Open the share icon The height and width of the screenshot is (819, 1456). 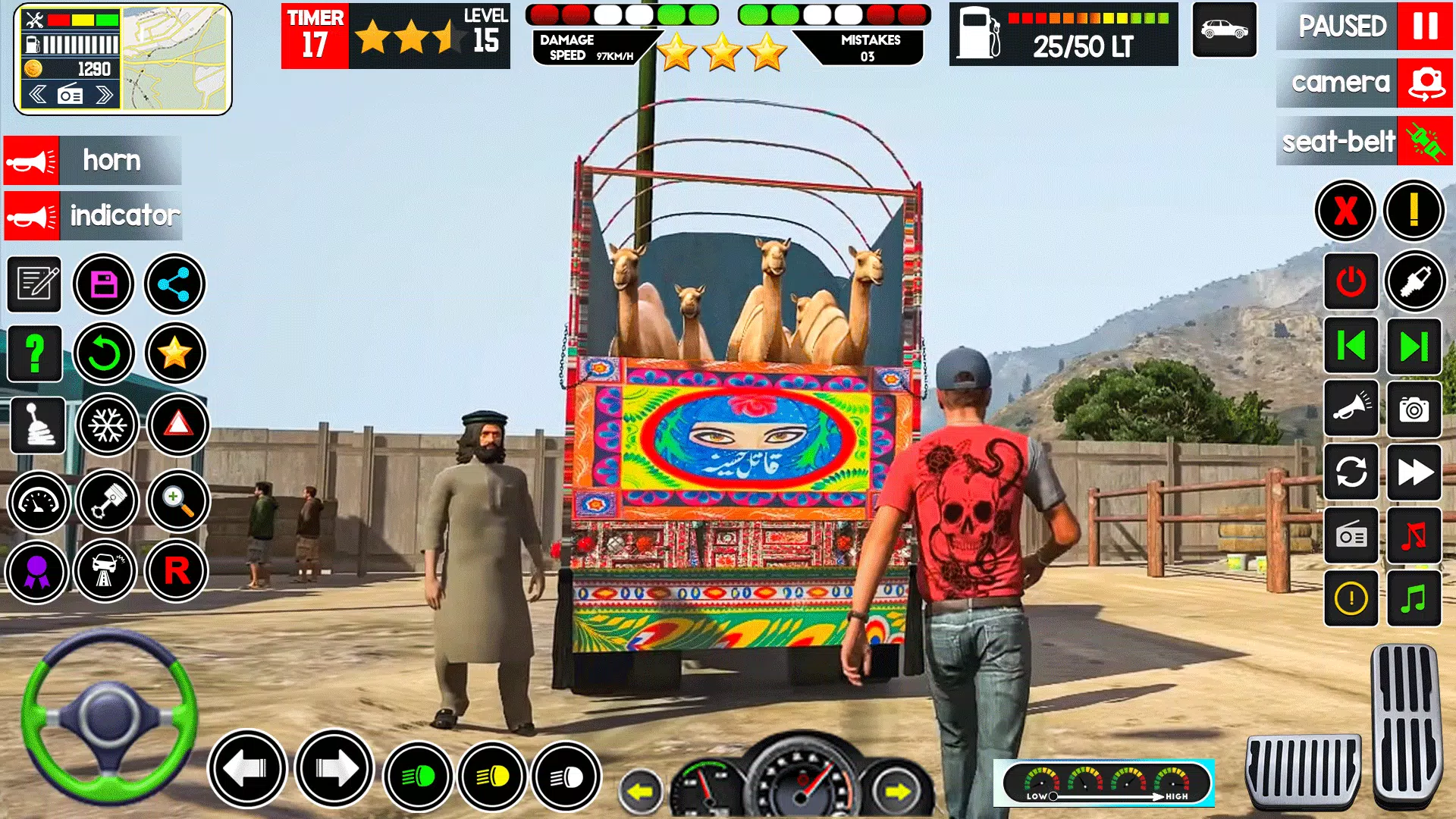pyautogui.click(x=176, y=284)
